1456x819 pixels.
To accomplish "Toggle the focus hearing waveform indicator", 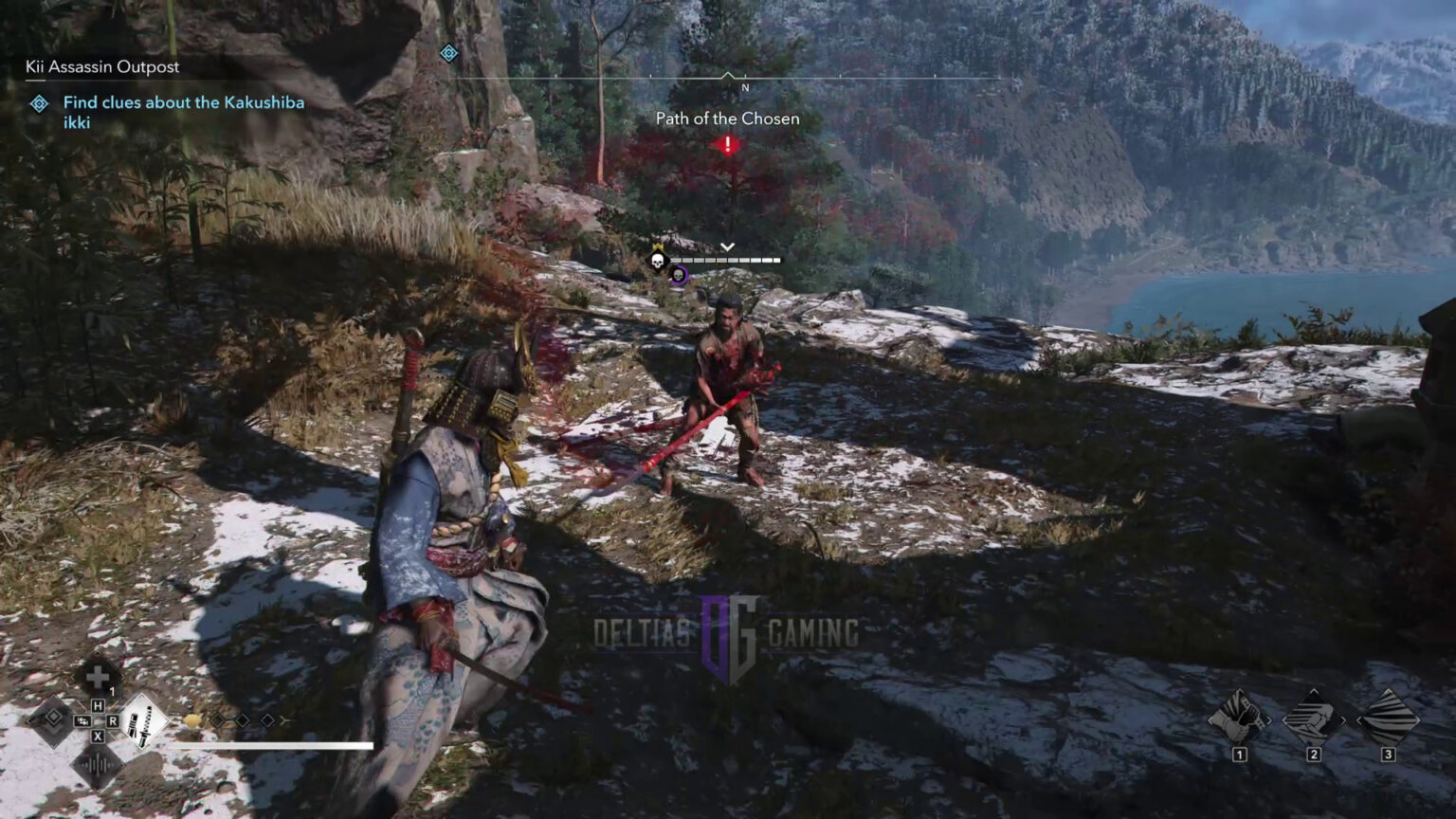I will [99, 765].
